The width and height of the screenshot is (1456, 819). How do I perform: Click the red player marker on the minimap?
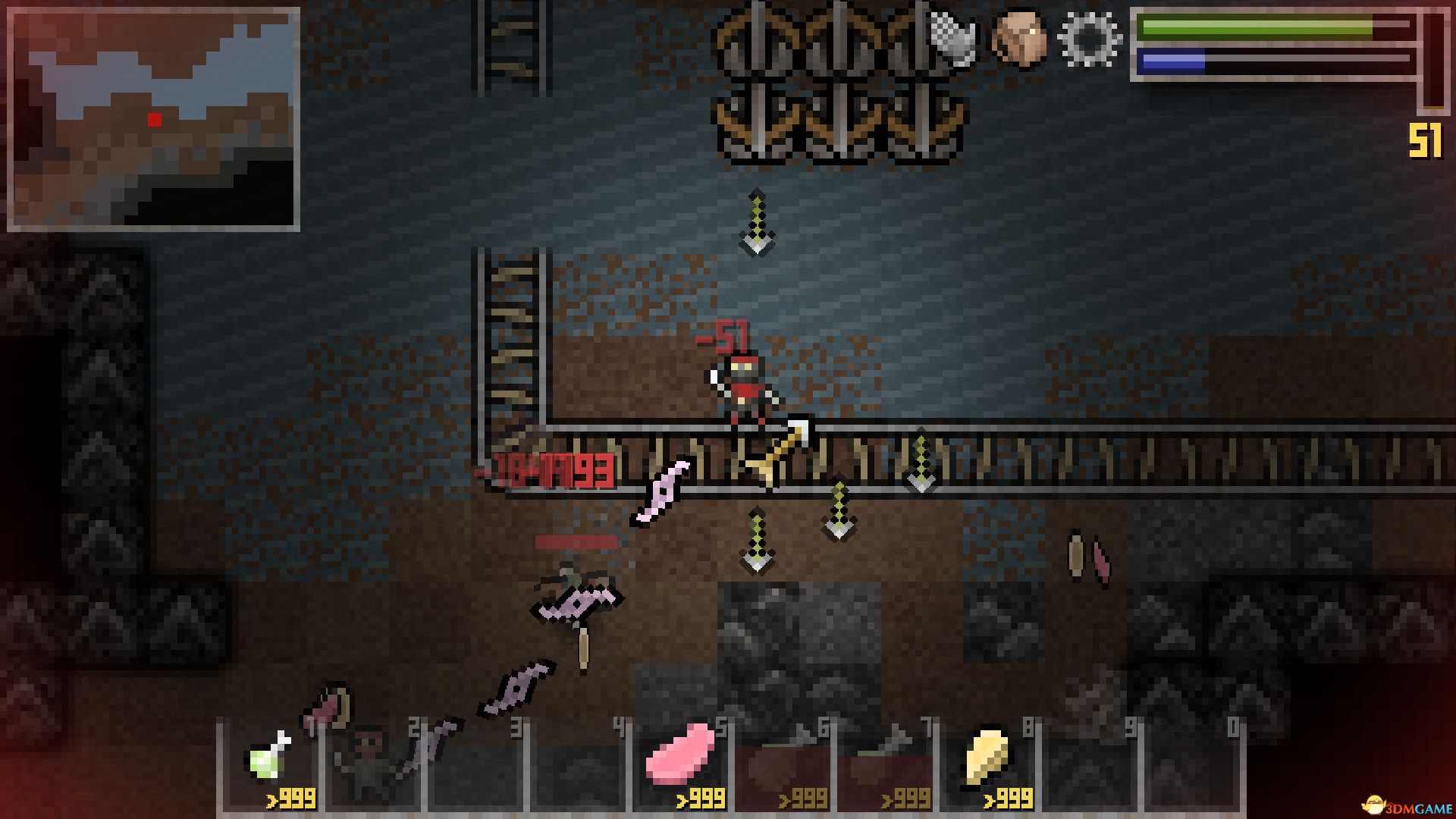pyautogui.click(x=155, y=118)
